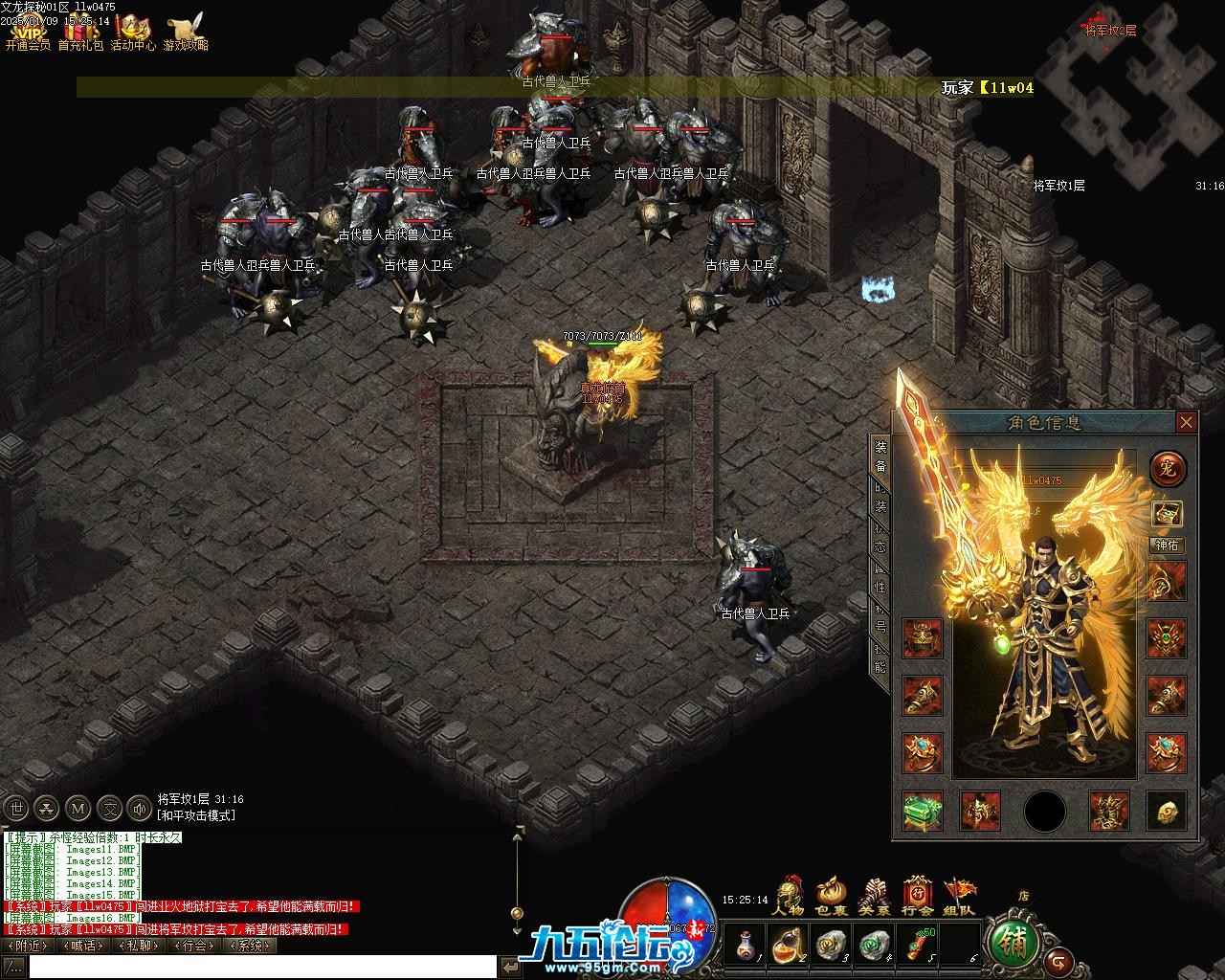
Task: Open the 包裹 bag inventory
Action: (x=831, y=896)
